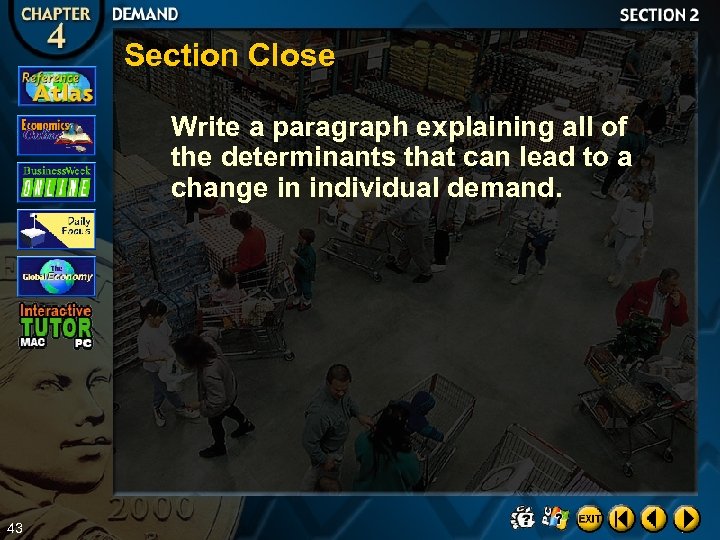Viewport: 720px width, 540px height.
Task: Jump to the first slide
Action: point(622,518)
